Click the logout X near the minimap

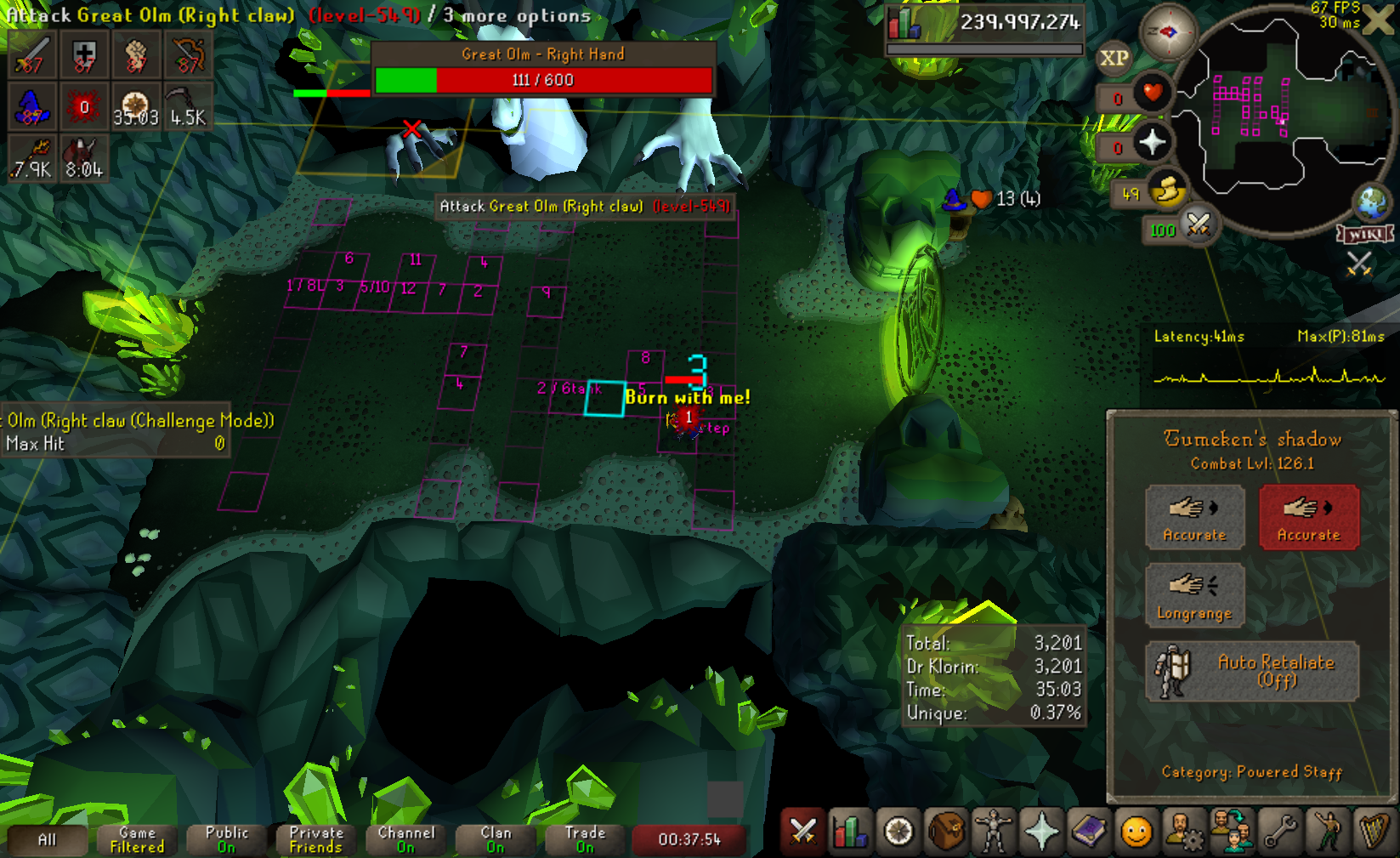click(1379, 20)
